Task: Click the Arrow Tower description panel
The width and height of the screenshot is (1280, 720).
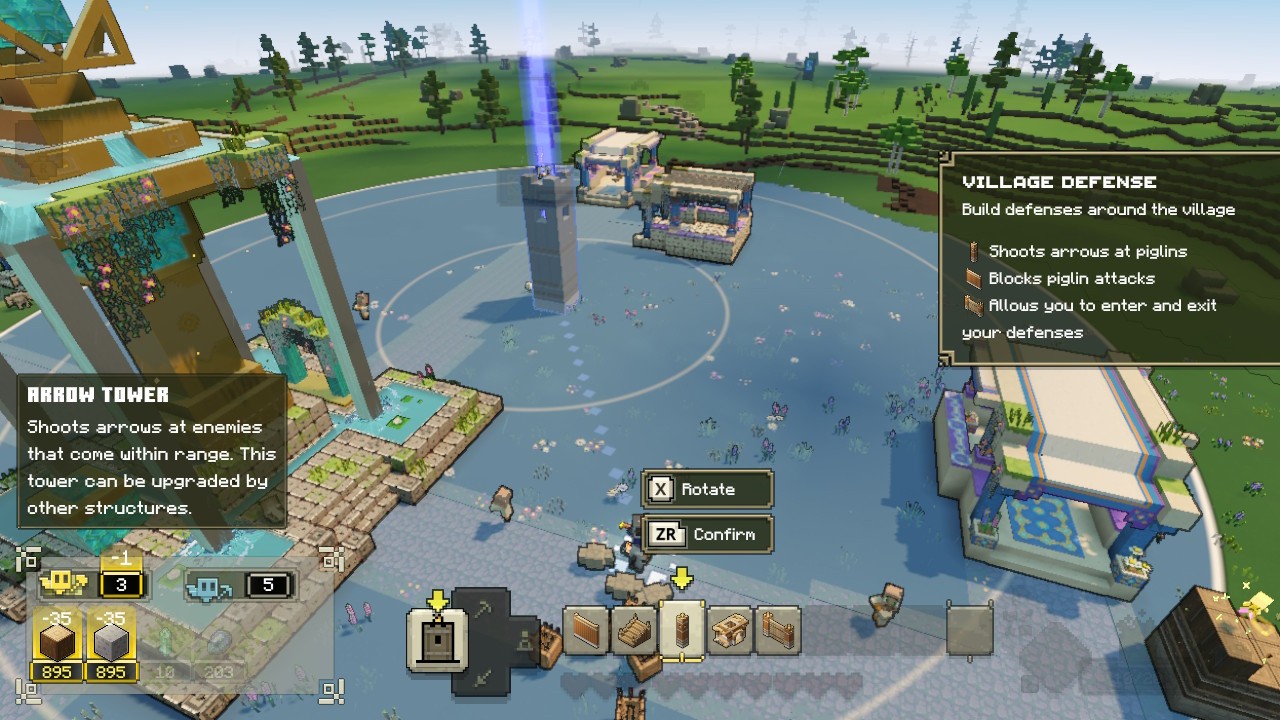Action: coord(152,451)
